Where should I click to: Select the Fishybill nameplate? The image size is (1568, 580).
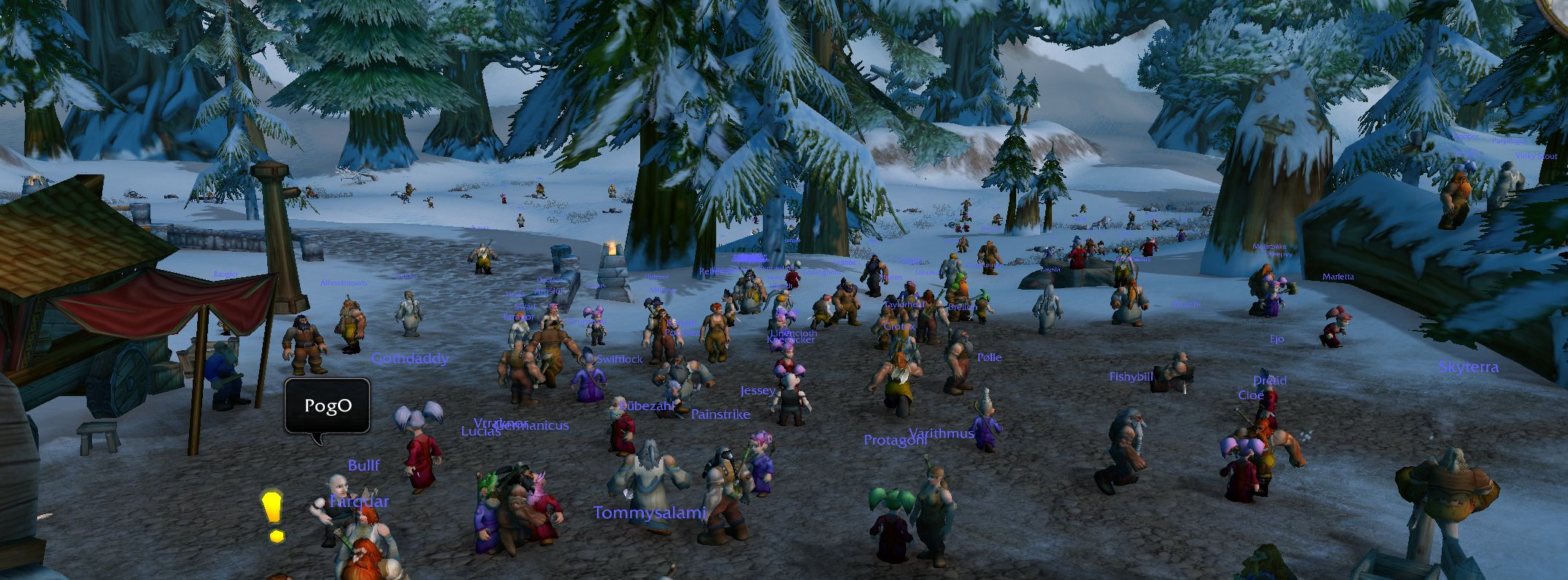pyautogui.click(x=1131, y=377)
